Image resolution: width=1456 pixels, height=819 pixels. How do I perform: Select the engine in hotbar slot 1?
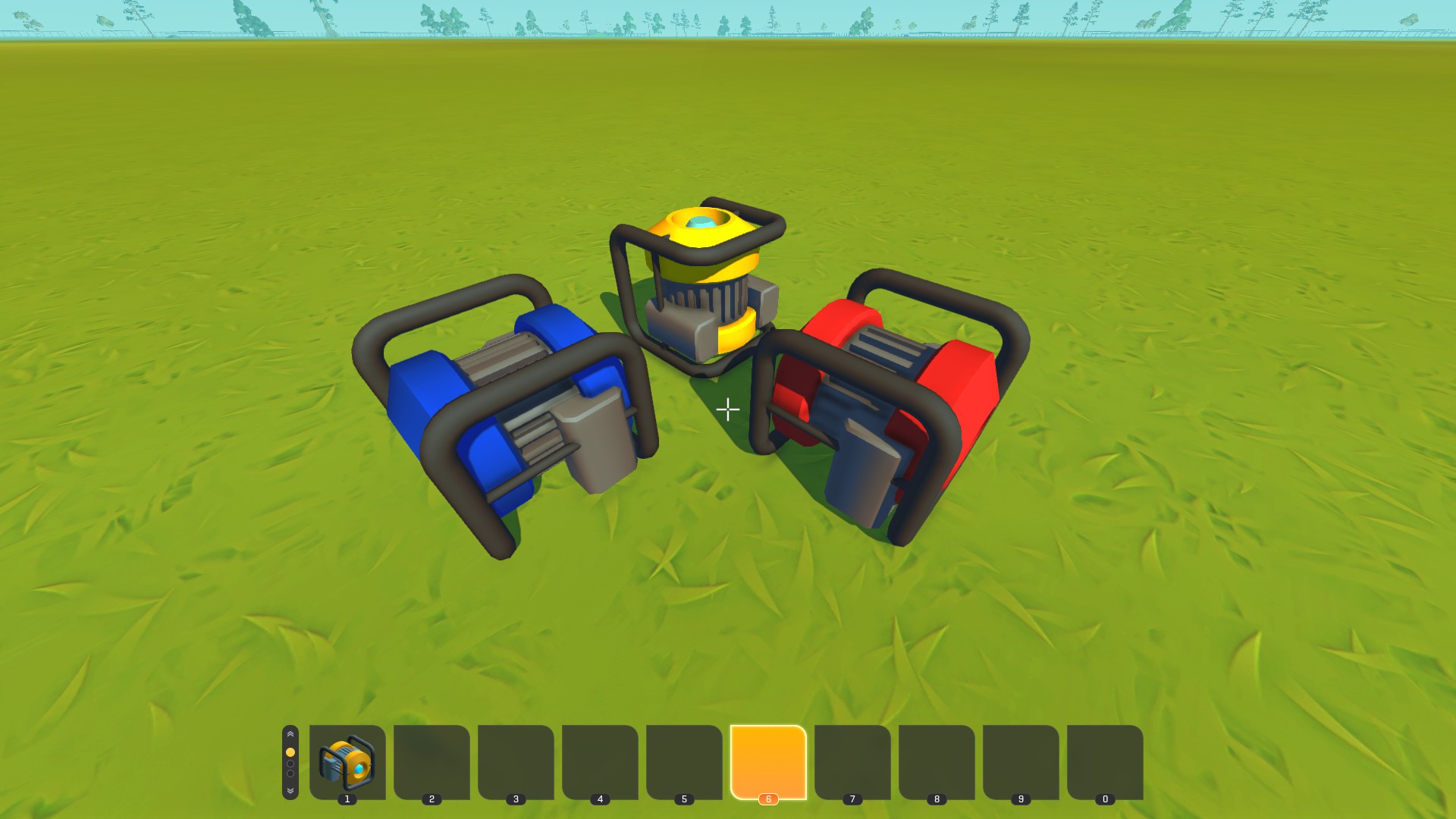click(x=347, y=761)
